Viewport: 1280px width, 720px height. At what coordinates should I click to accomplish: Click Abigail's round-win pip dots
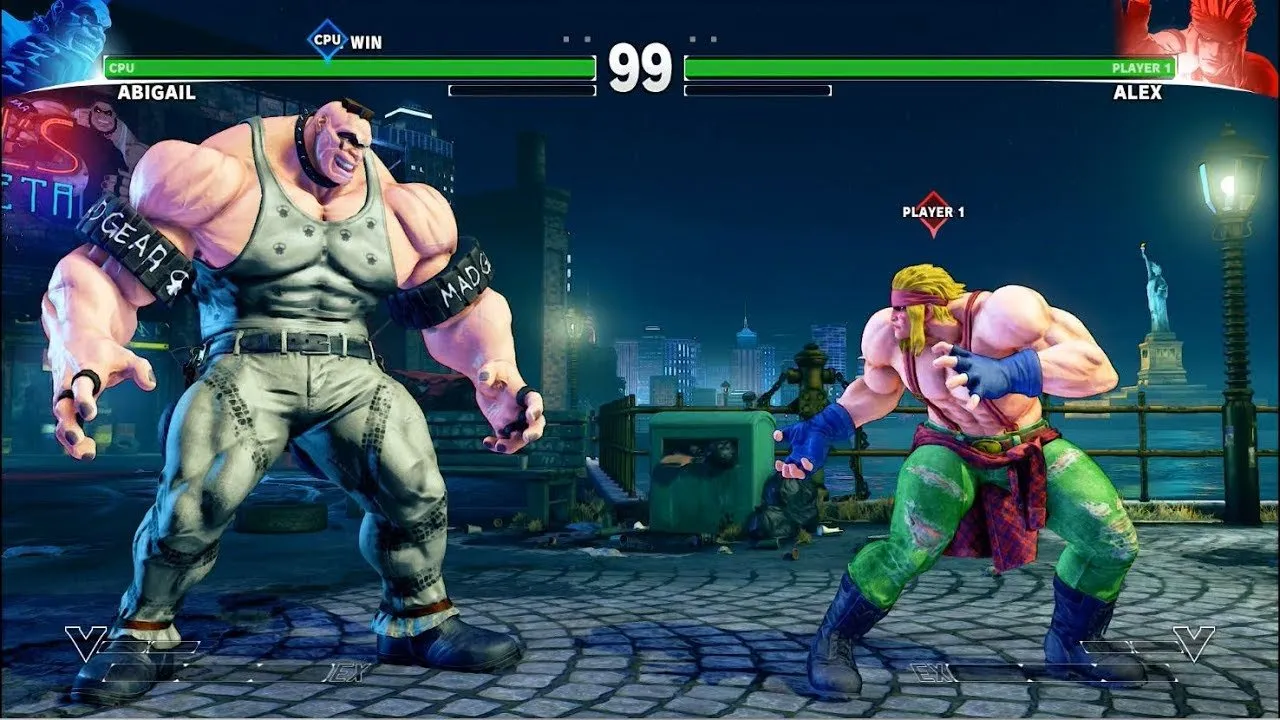pos(575,40)
